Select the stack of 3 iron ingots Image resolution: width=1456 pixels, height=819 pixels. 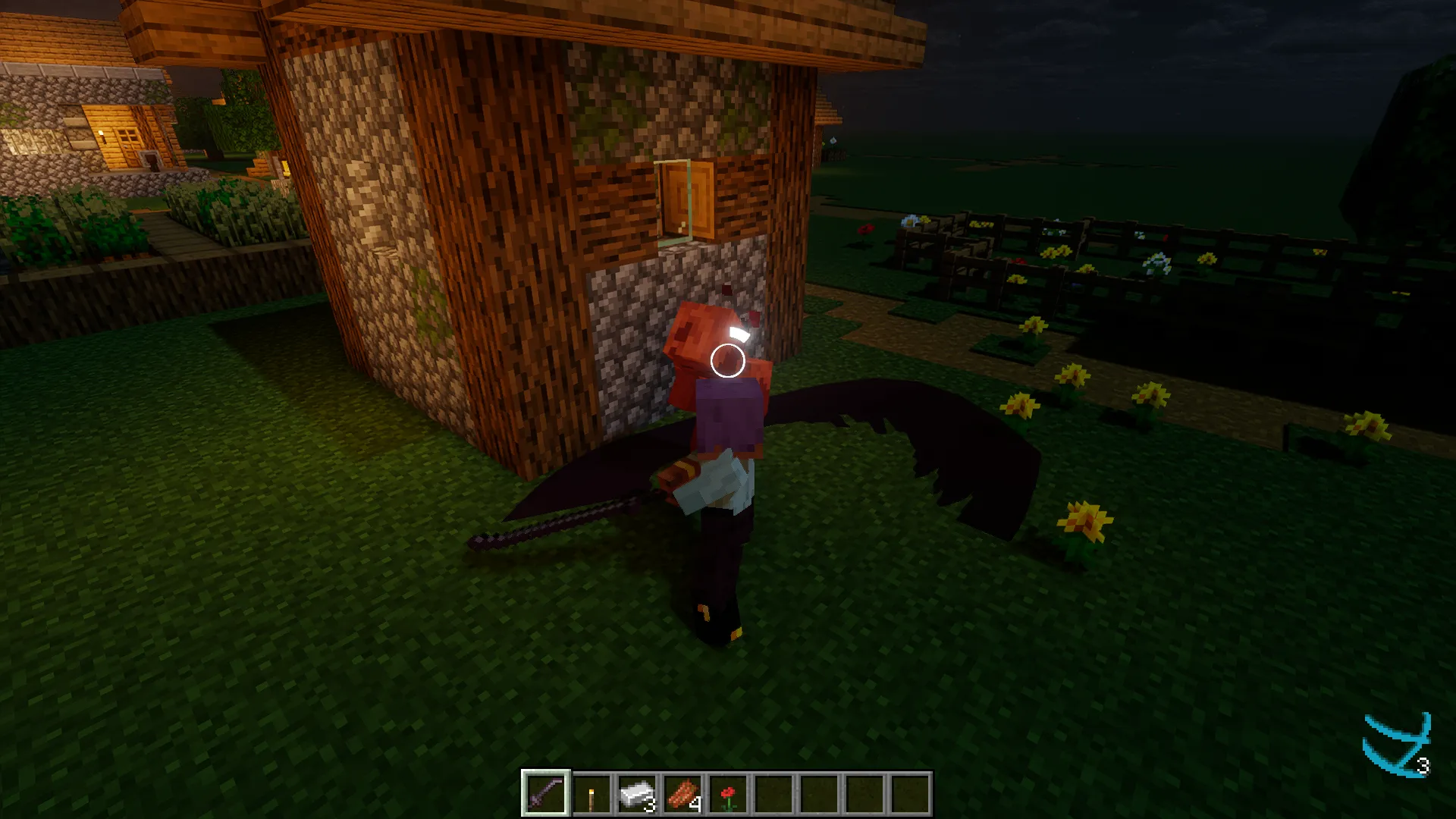click(x=638, y=794)
